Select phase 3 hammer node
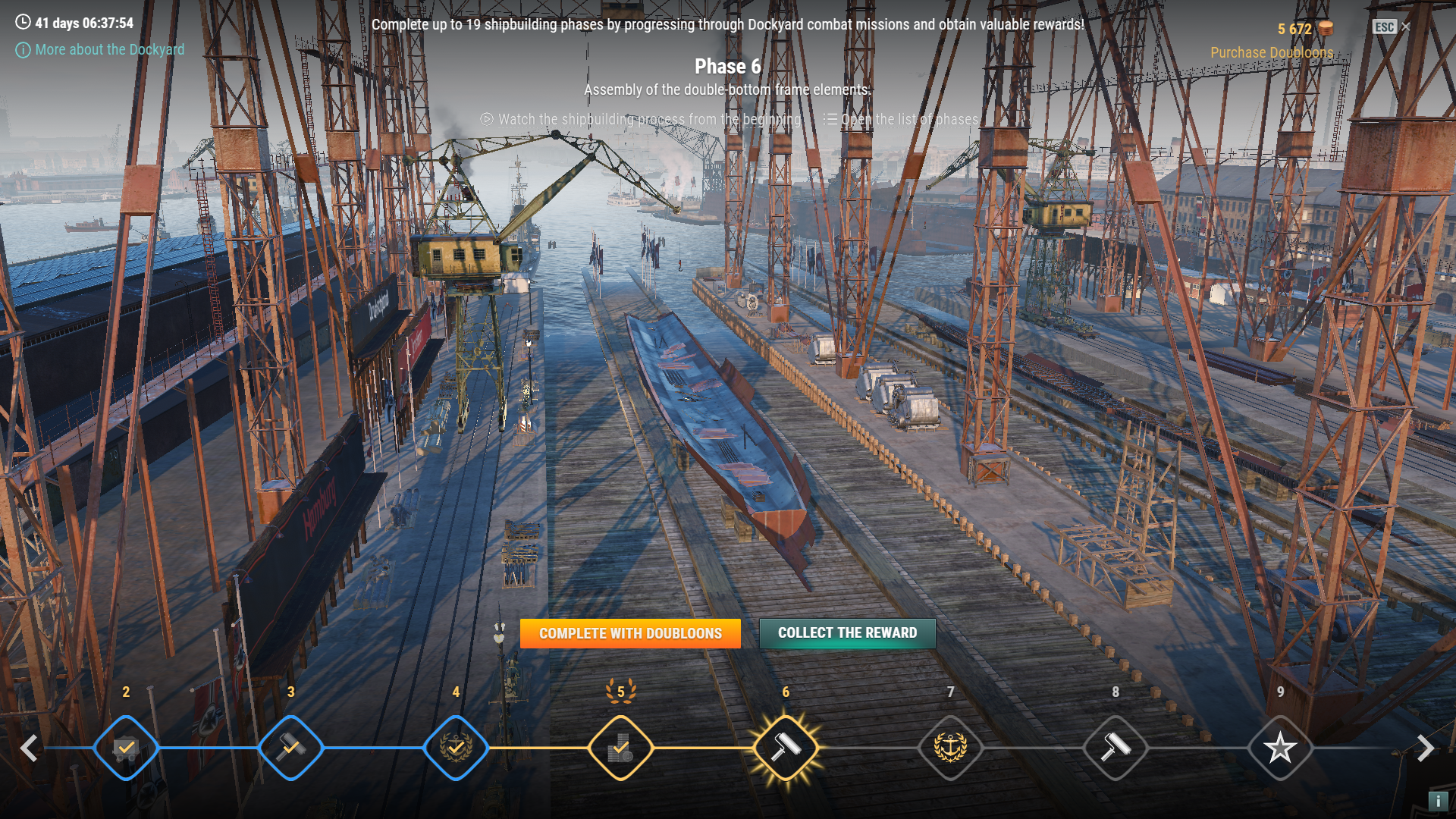The width and height of the screenshot is (1456, 819). 291,748
